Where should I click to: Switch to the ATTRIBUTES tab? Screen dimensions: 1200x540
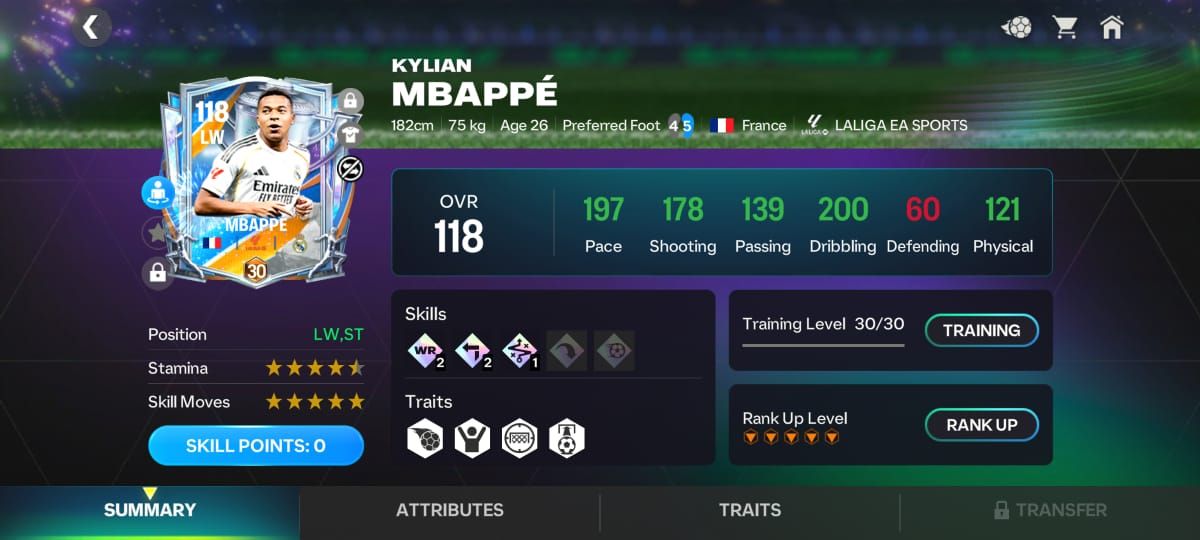450,510
